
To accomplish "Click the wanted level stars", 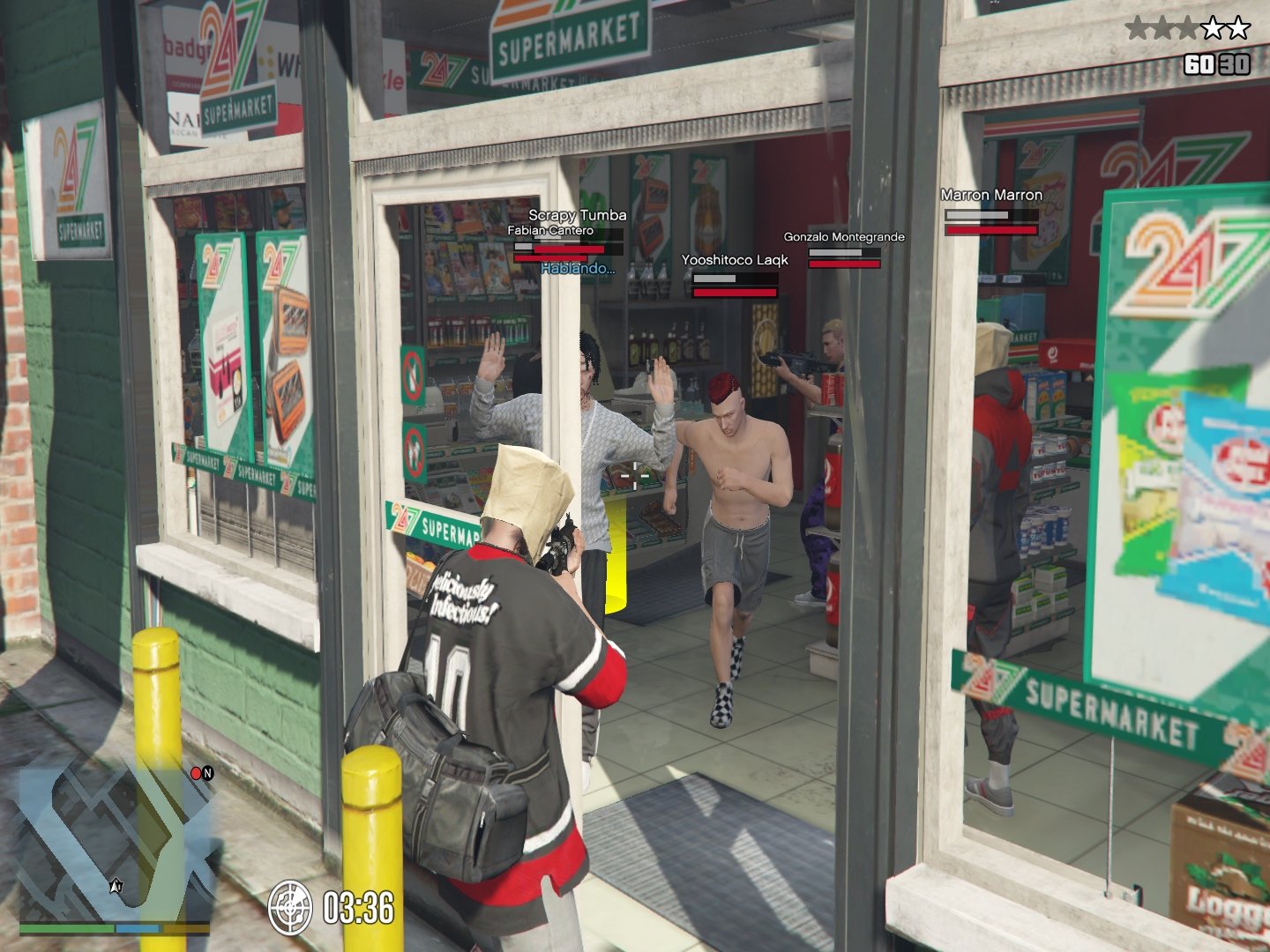I will point(1188,28).
